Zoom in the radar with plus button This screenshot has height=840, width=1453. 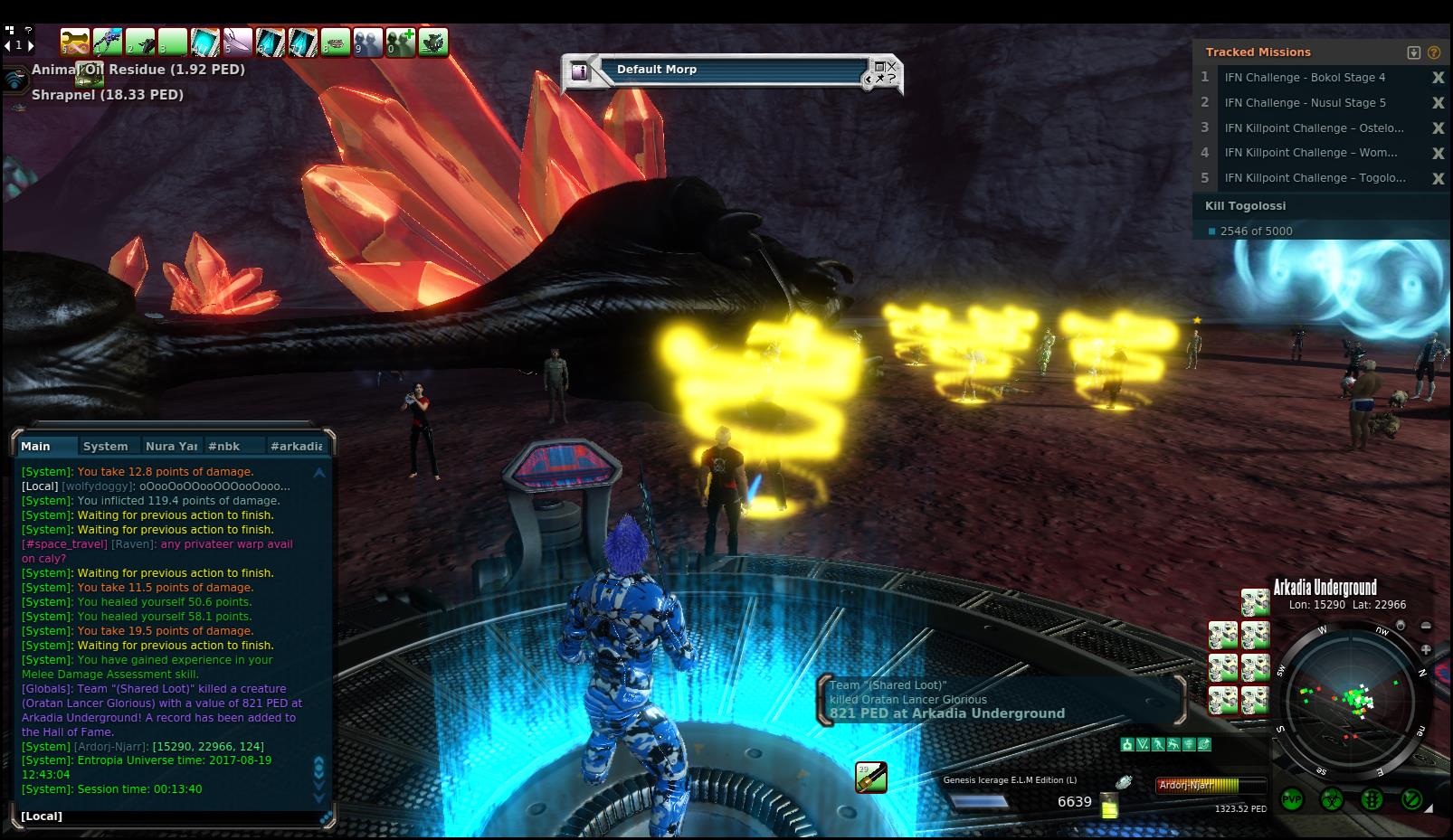[x=1426, y=649]
